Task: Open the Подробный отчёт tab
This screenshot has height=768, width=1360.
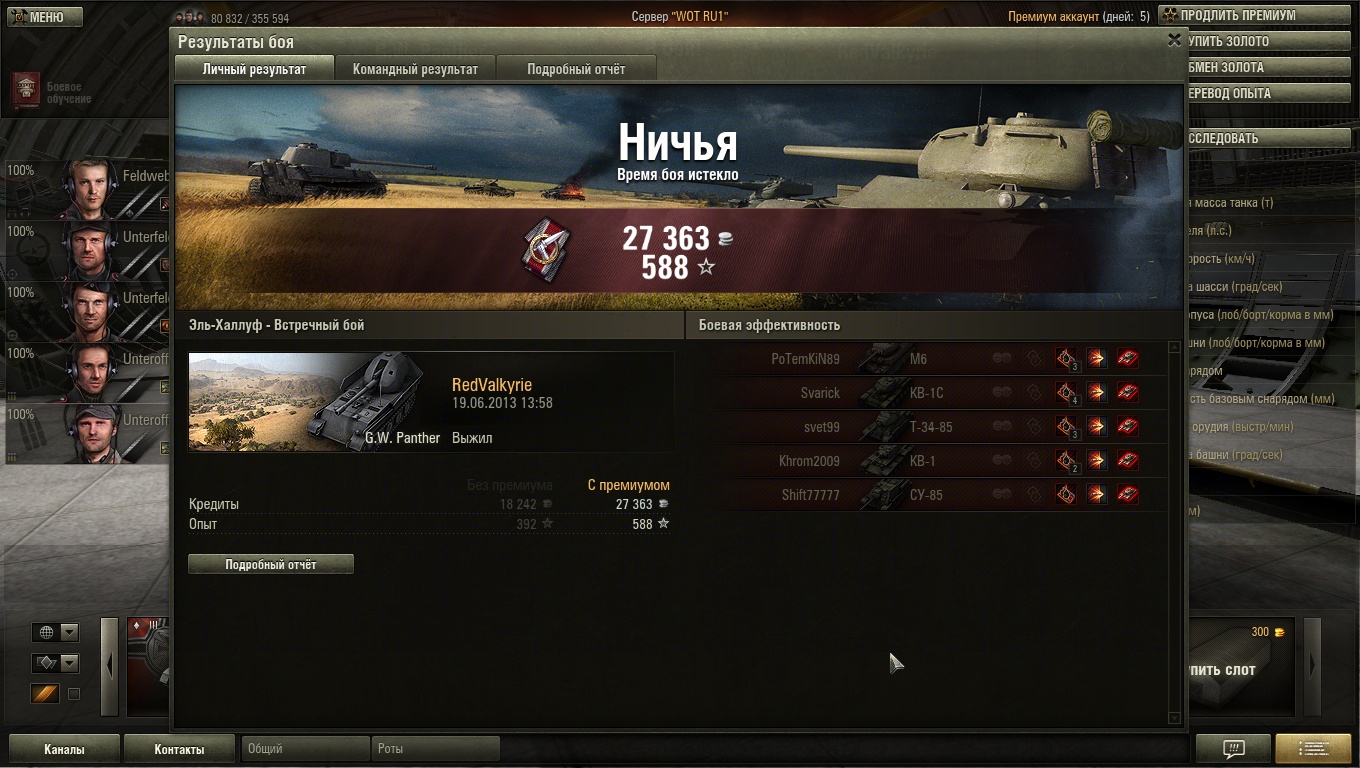Action: 576,69
